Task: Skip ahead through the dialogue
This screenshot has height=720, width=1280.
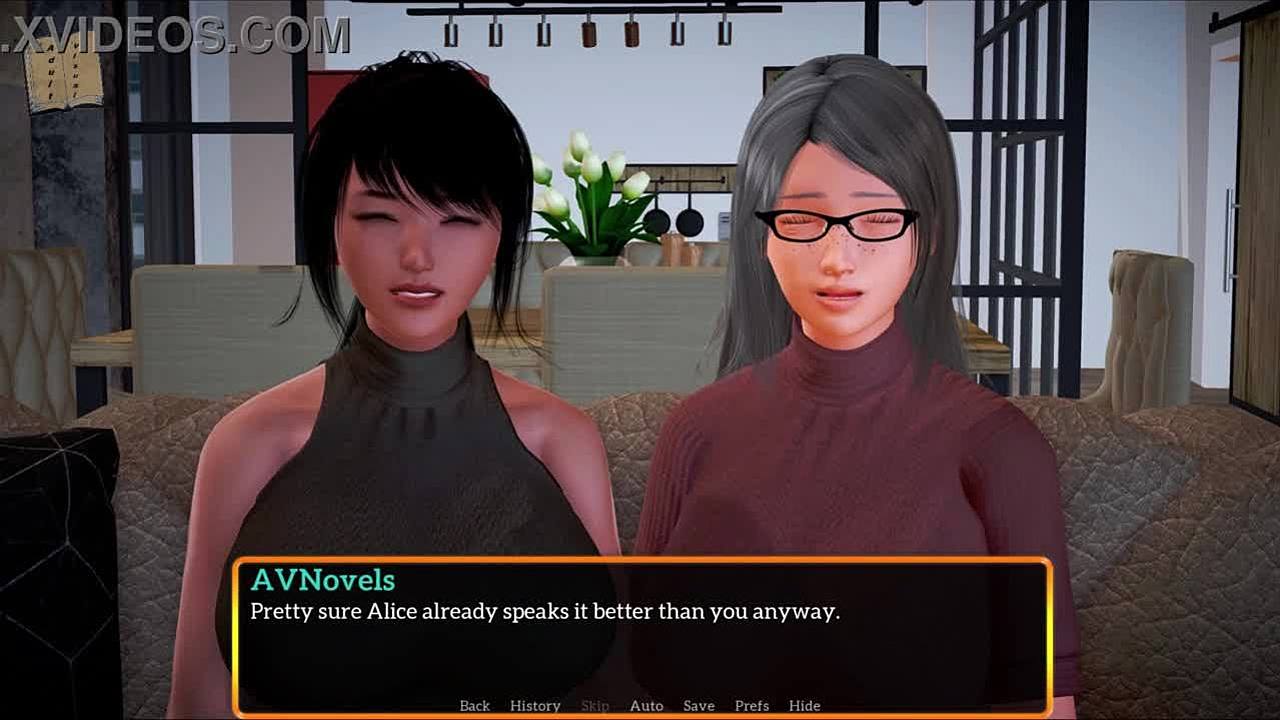Action: tap(594, 705)
